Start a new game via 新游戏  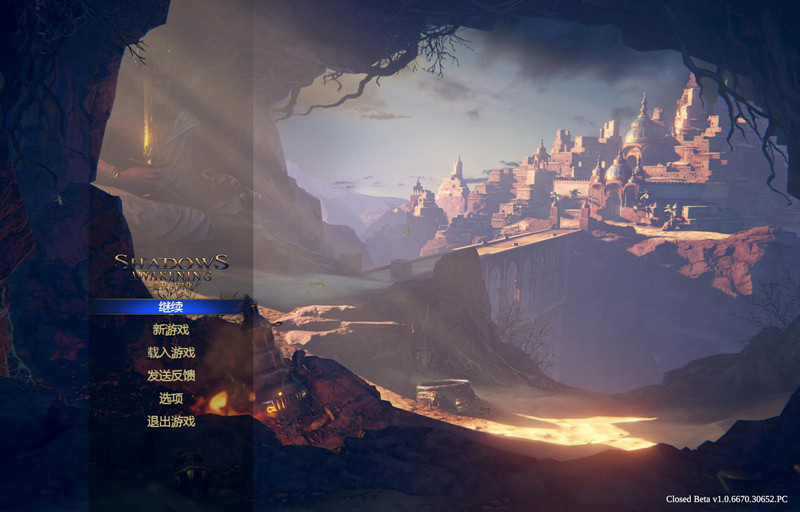pos(171,329)
